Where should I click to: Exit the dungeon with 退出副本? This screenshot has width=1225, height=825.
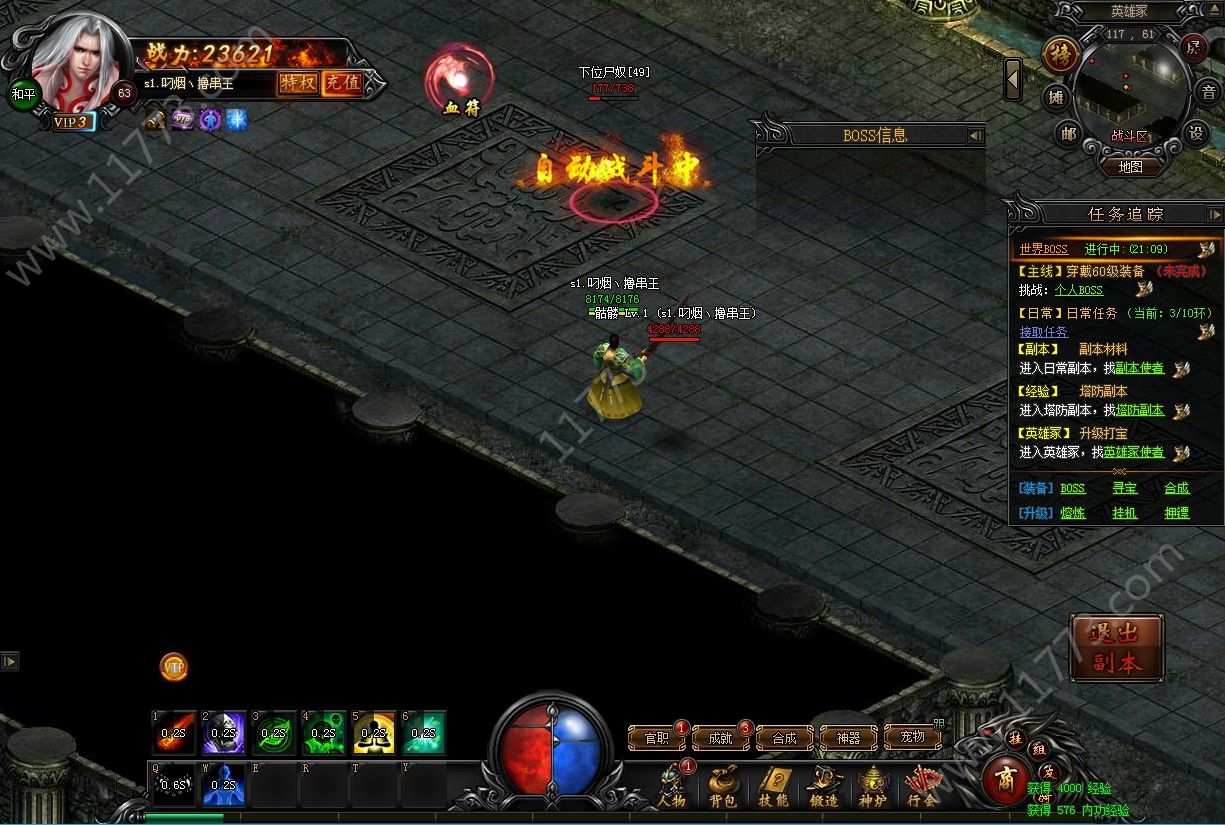[1116, 647]
